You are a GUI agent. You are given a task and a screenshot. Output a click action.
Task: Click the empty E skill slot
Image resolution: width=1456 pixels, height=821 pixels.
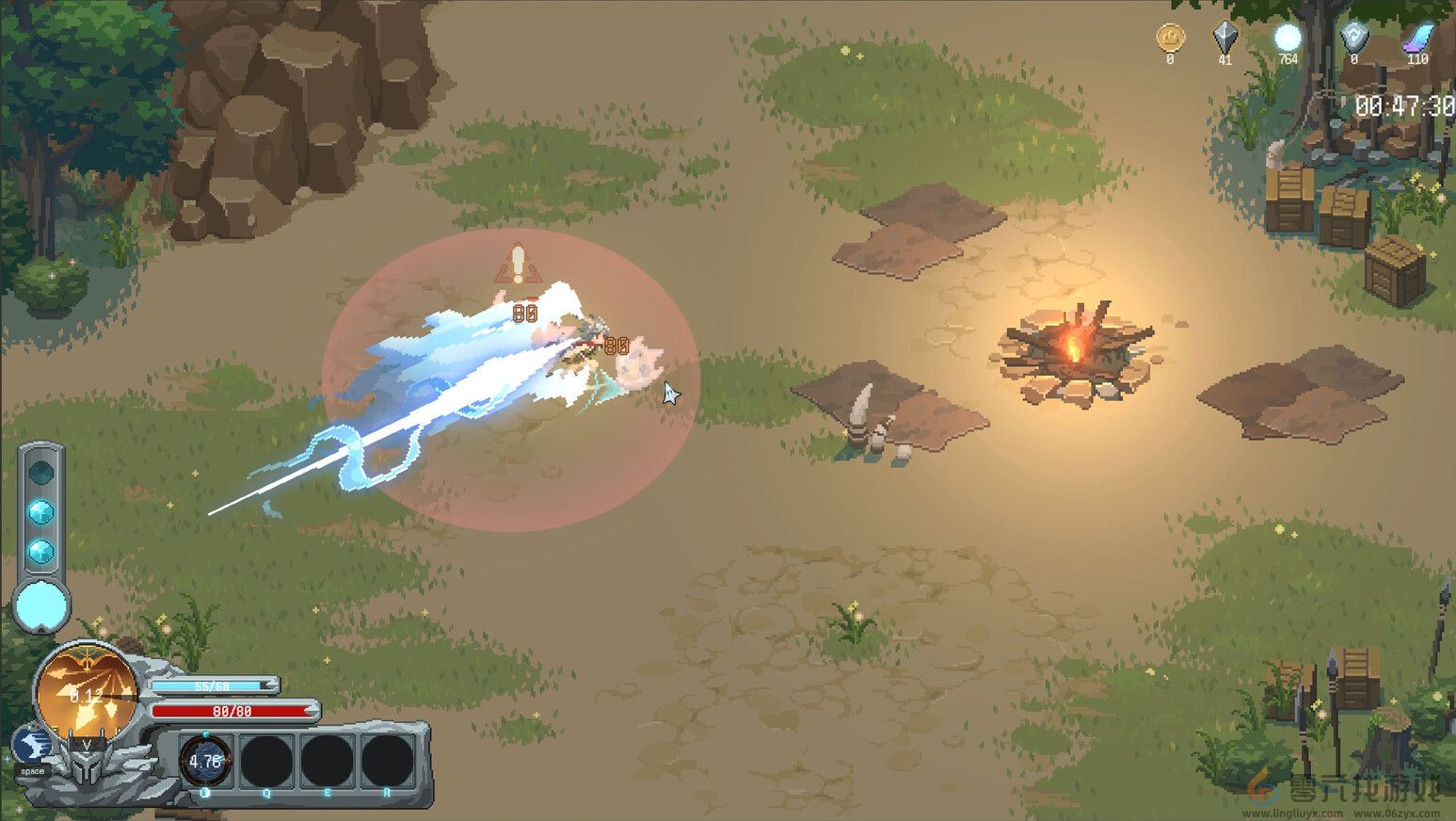pyautogui.click(x=327, y=759)
